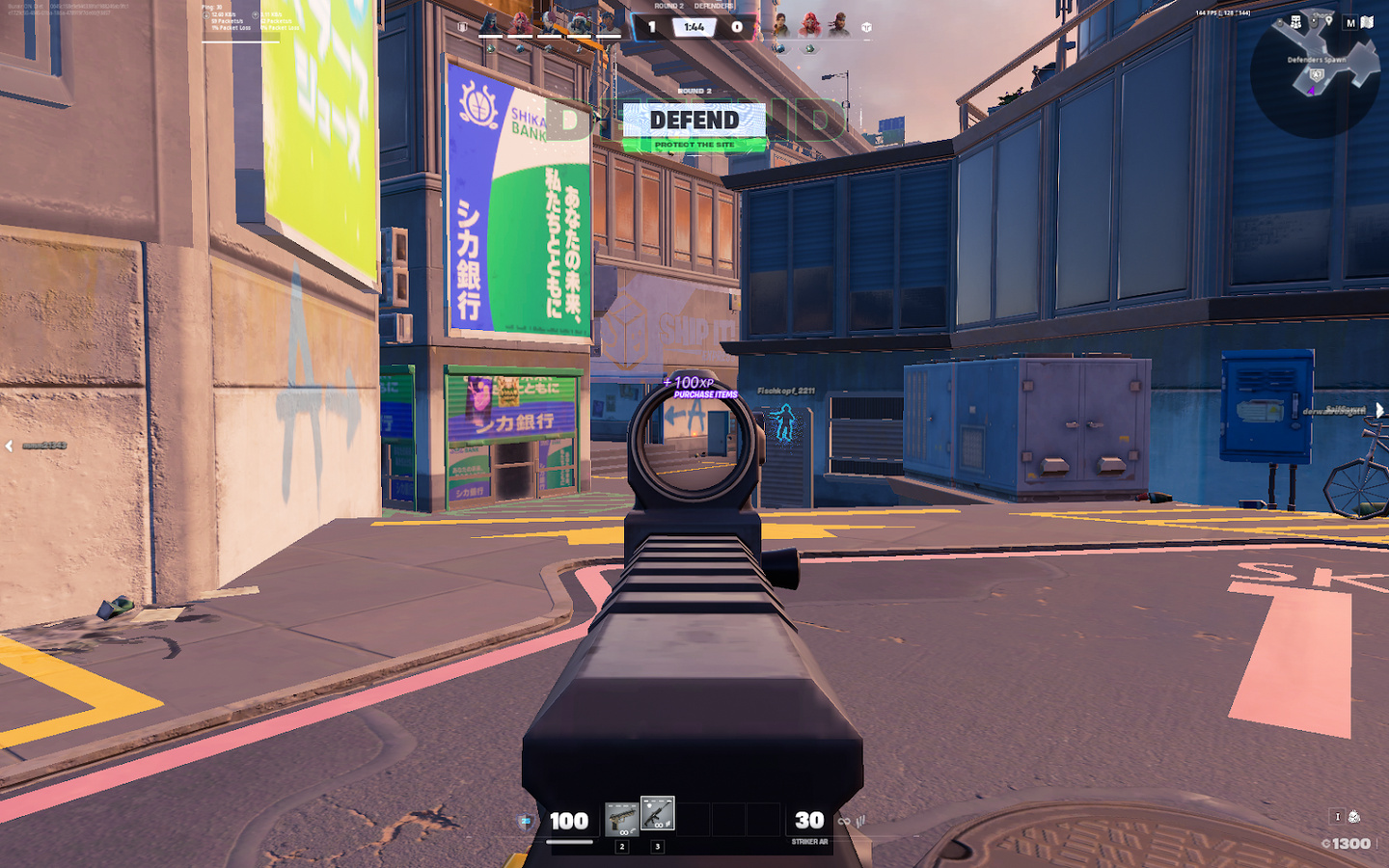Select the round timer showing 1:44
The width and height of the screenshot is (1389, 868).
coord(694,27)
